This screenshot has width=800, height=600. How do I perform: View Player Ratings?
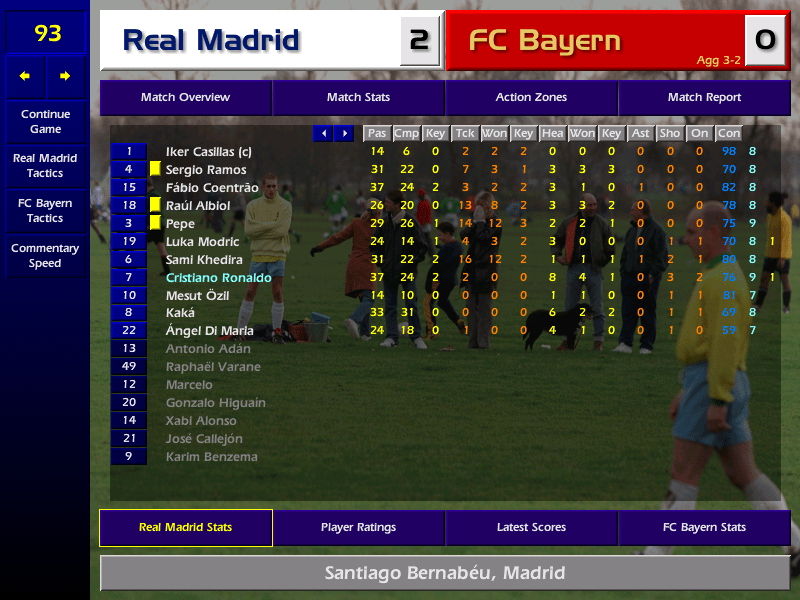click(358, 528)
